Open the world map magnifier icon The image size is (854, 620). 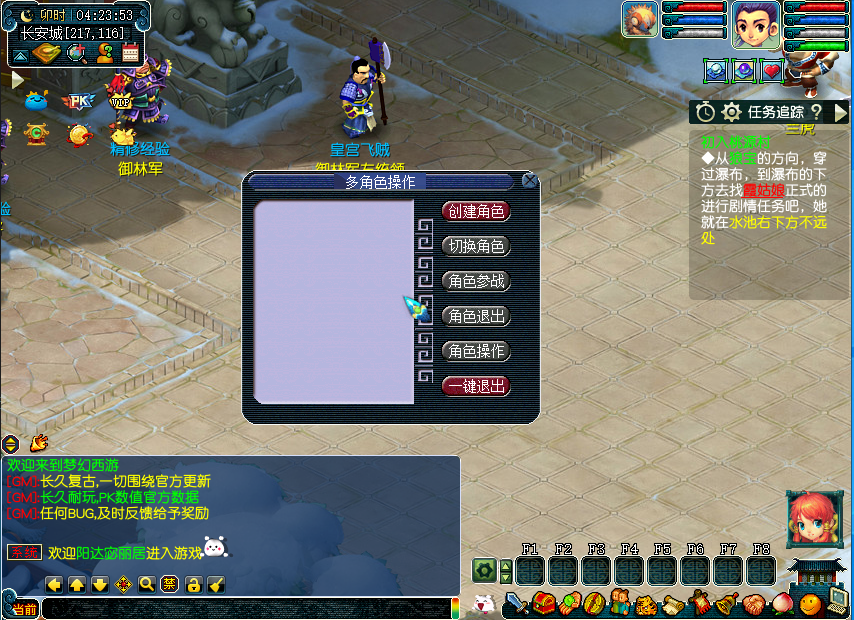(x=76, y=53)
